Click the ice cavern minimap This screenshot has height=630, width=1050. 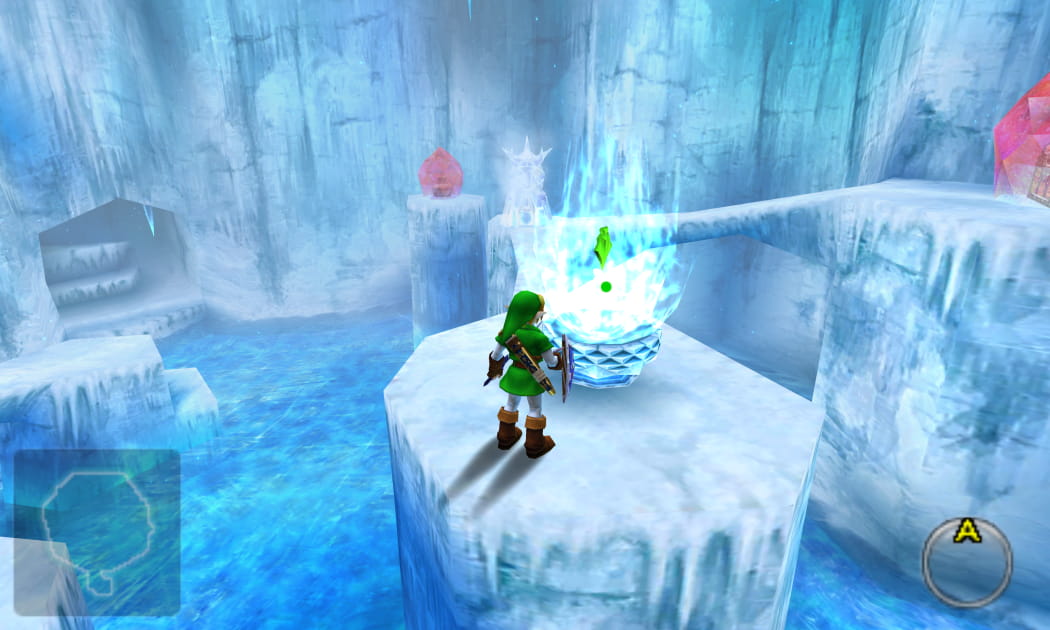click(96, 531)
